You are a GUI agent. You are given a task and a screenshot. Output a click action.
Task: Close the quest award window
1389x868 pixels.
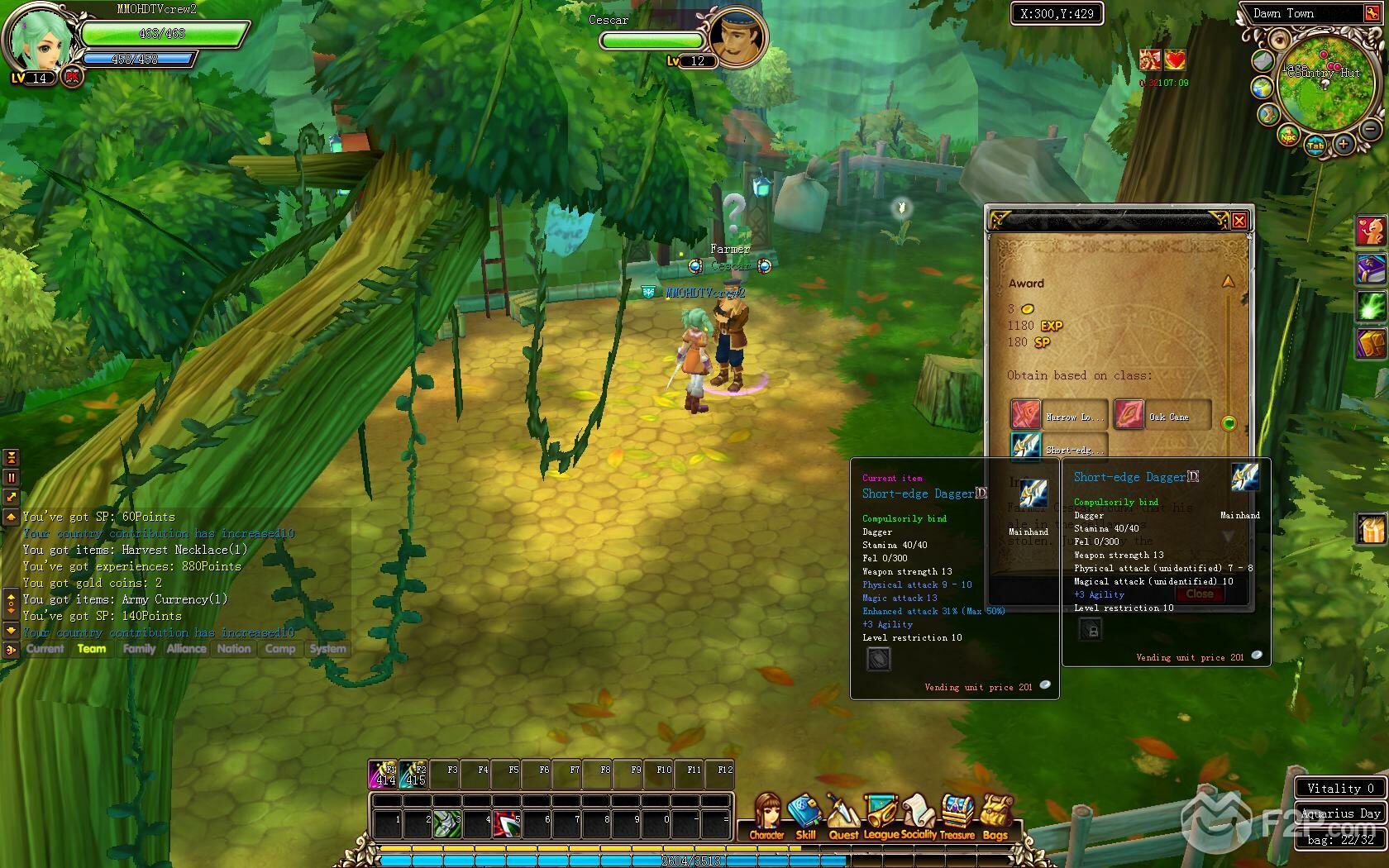click(x=1239, y=221)
